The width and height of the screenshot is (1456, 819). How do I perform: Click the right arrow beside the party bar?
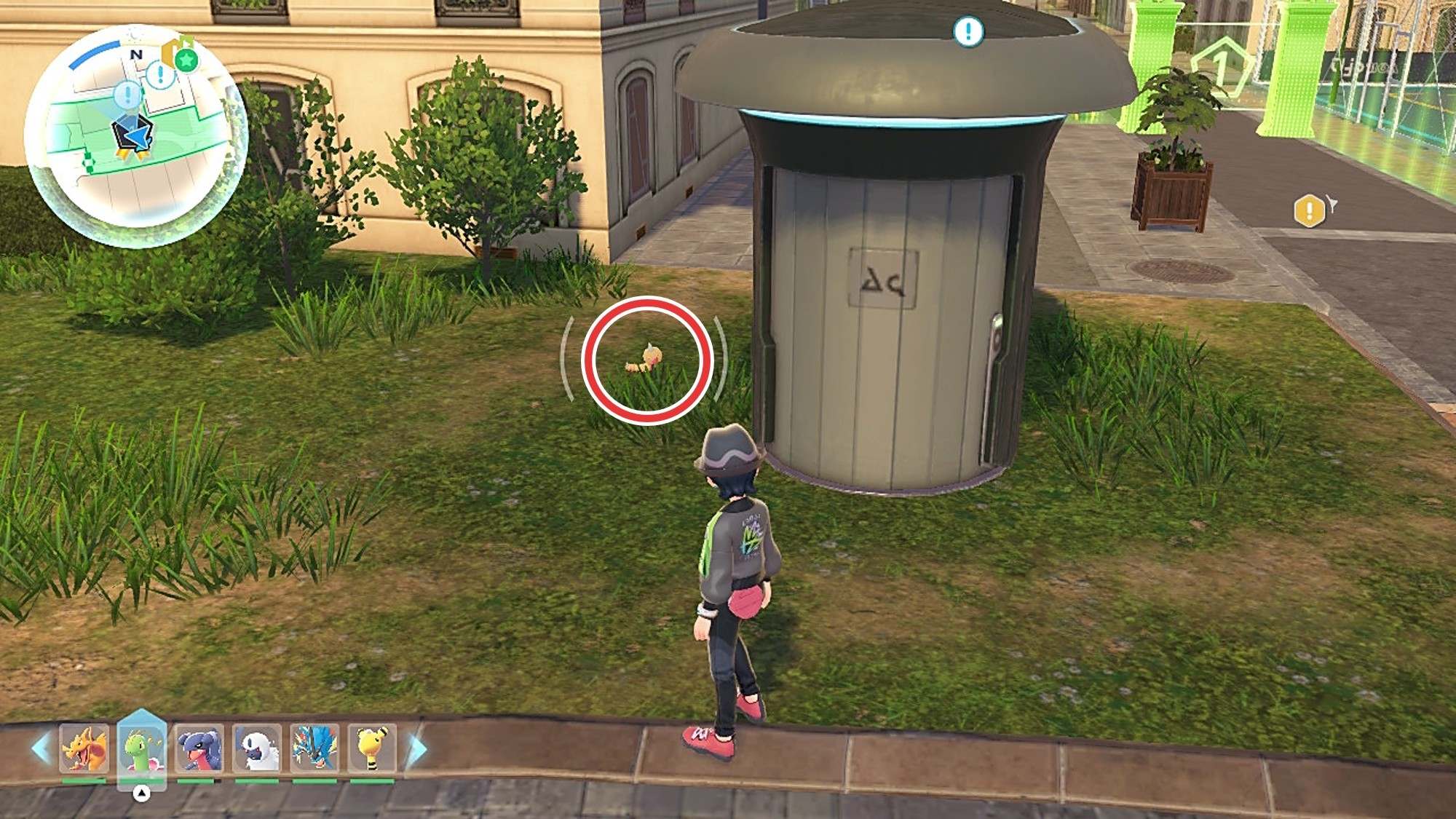click(416, 750)
